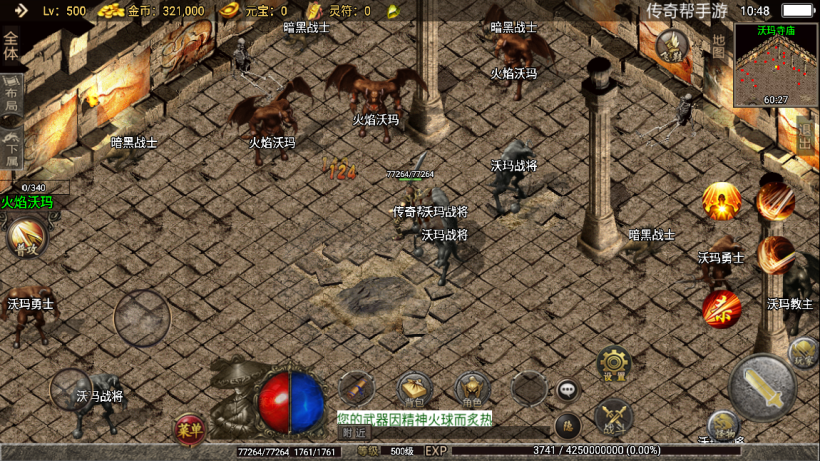Open the chat speech bubble

coord(567,389)
